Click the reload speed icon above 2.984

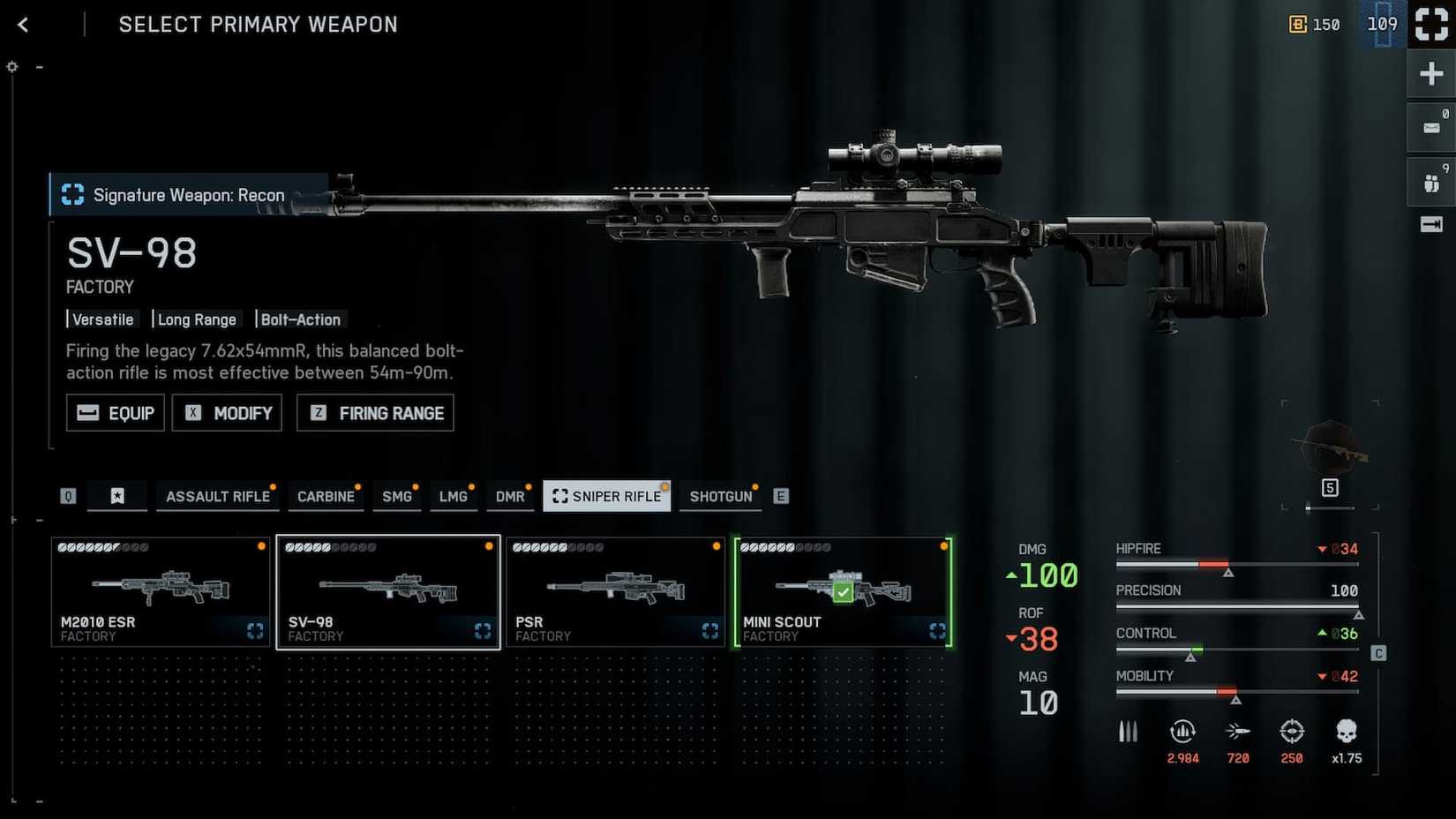[1182, 732]
